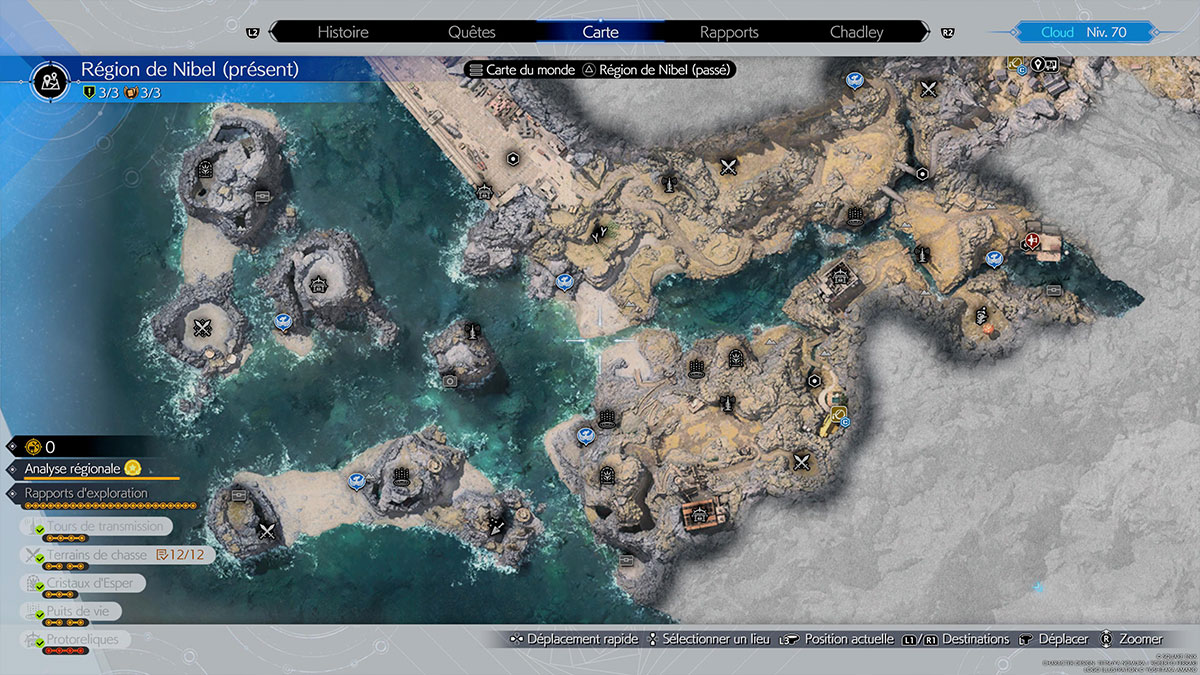
Task: Choose Puits de vie category
Action: [x=70, y=611]
